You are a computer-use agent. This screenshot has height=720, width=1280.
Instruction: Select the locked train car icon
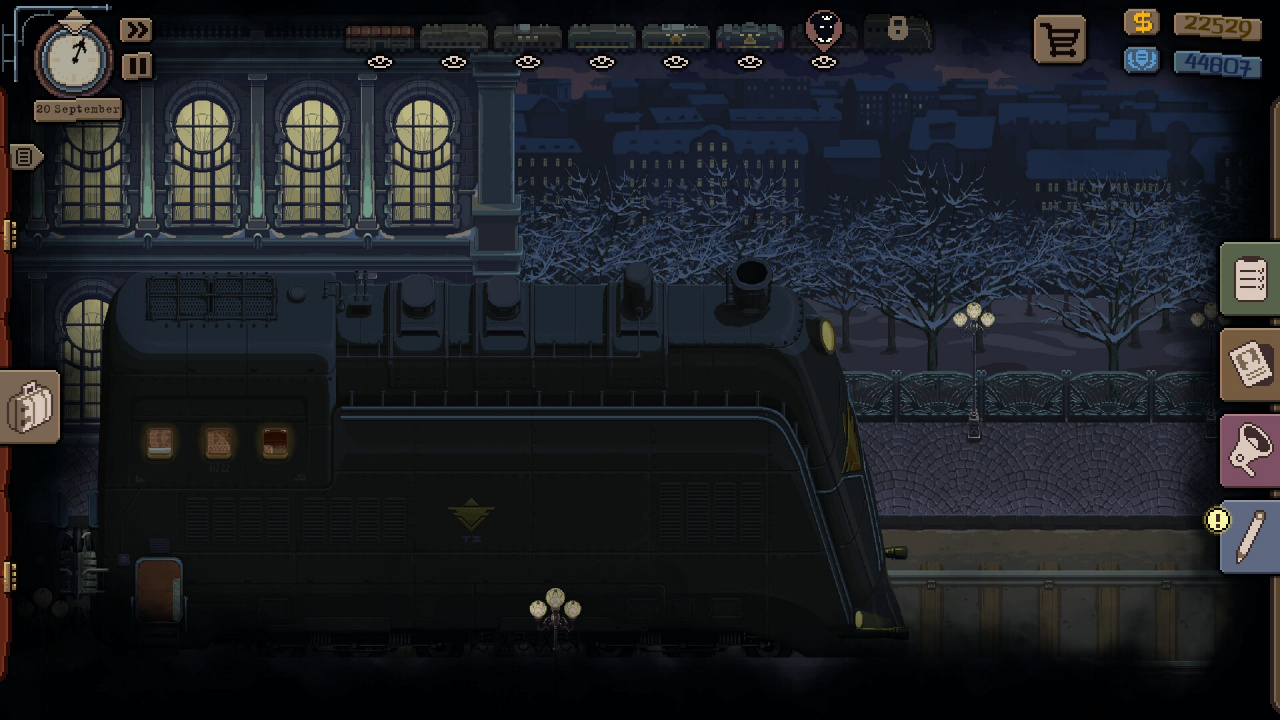tap(897, 32)
